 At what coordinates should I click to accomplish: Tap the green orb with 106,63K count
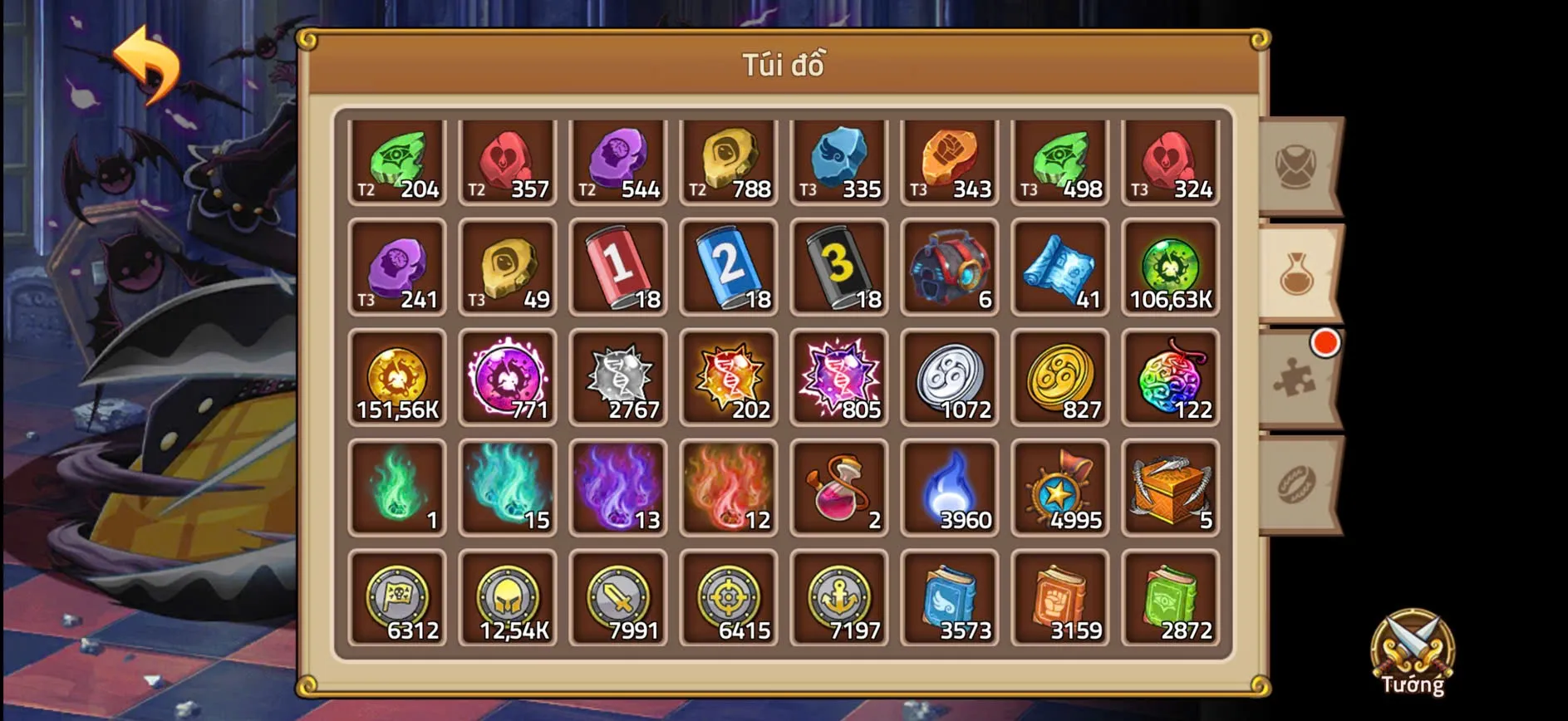click(x=1171, y=267)
